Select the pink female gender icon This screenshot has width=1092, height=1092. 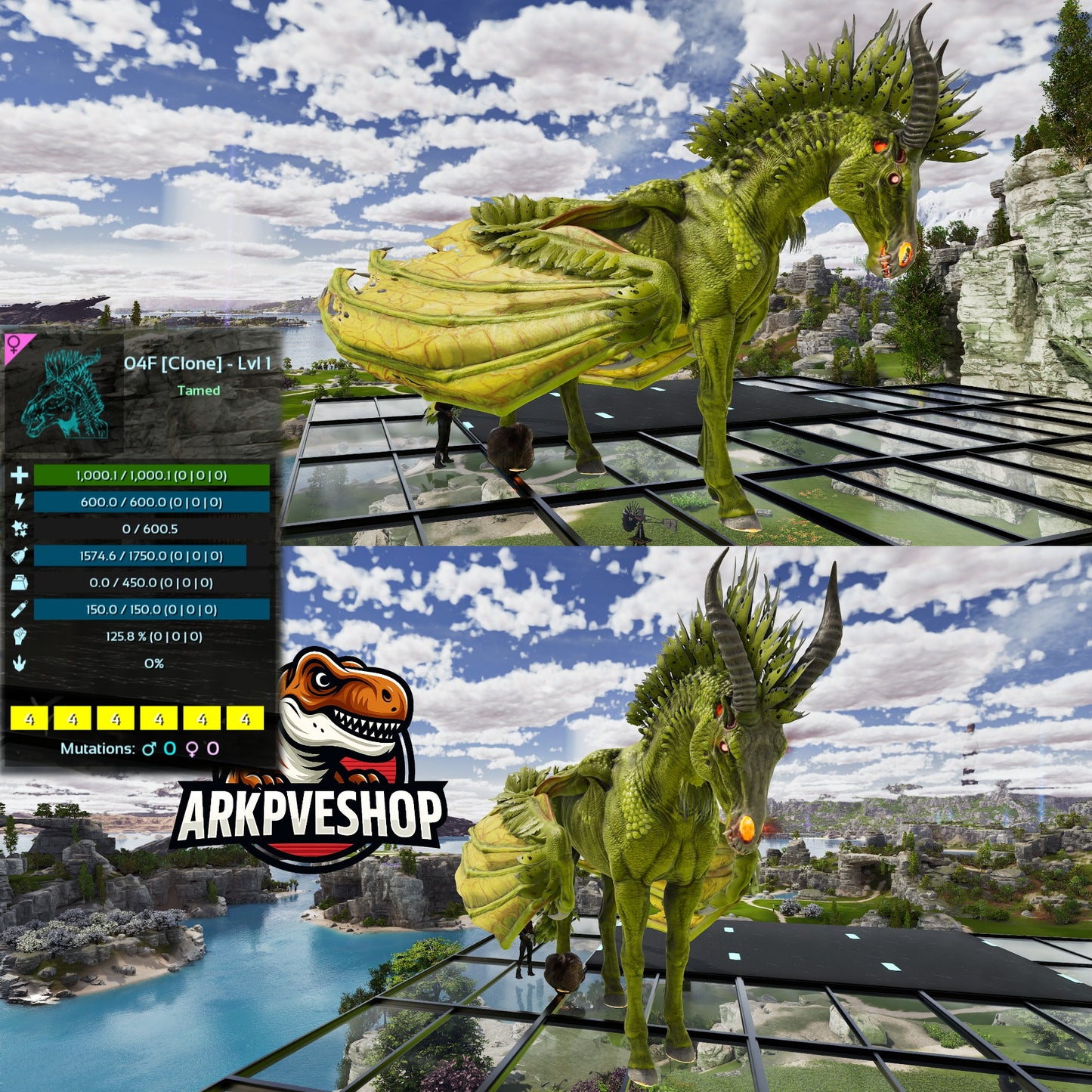[x=14, y=346]
